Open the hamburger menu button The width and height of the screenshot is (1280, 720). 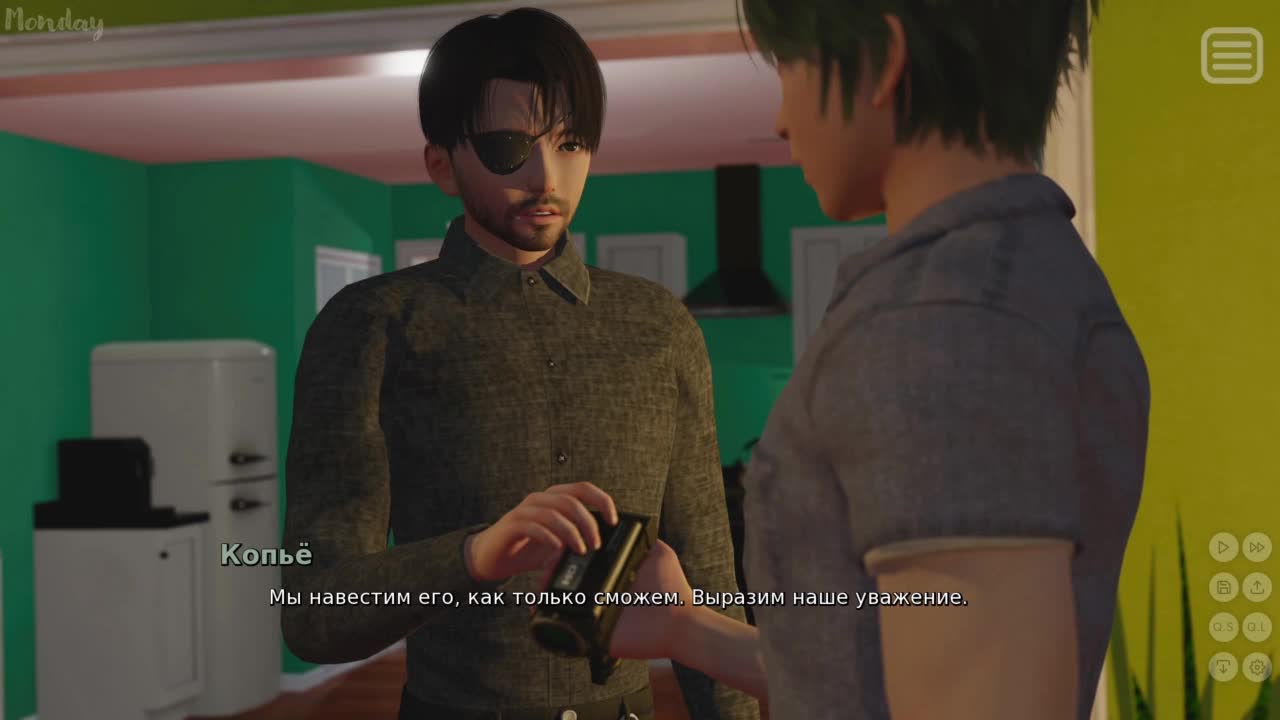[1231, 55]
